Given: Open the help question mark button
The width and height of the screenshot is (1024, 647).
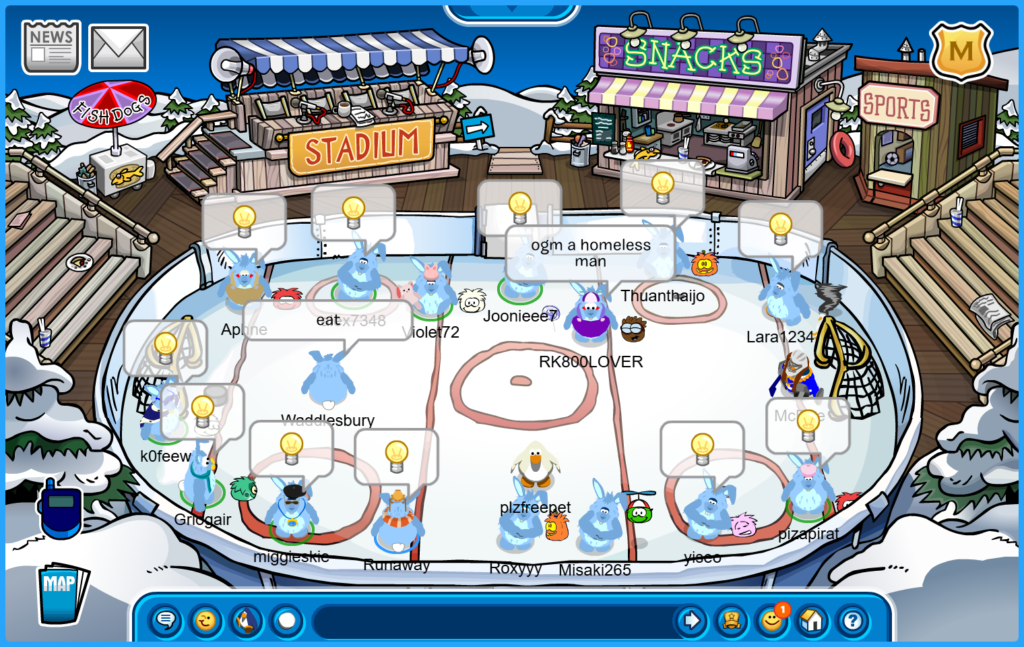Looking at the screenshot, I should click(x=851, y=621).
